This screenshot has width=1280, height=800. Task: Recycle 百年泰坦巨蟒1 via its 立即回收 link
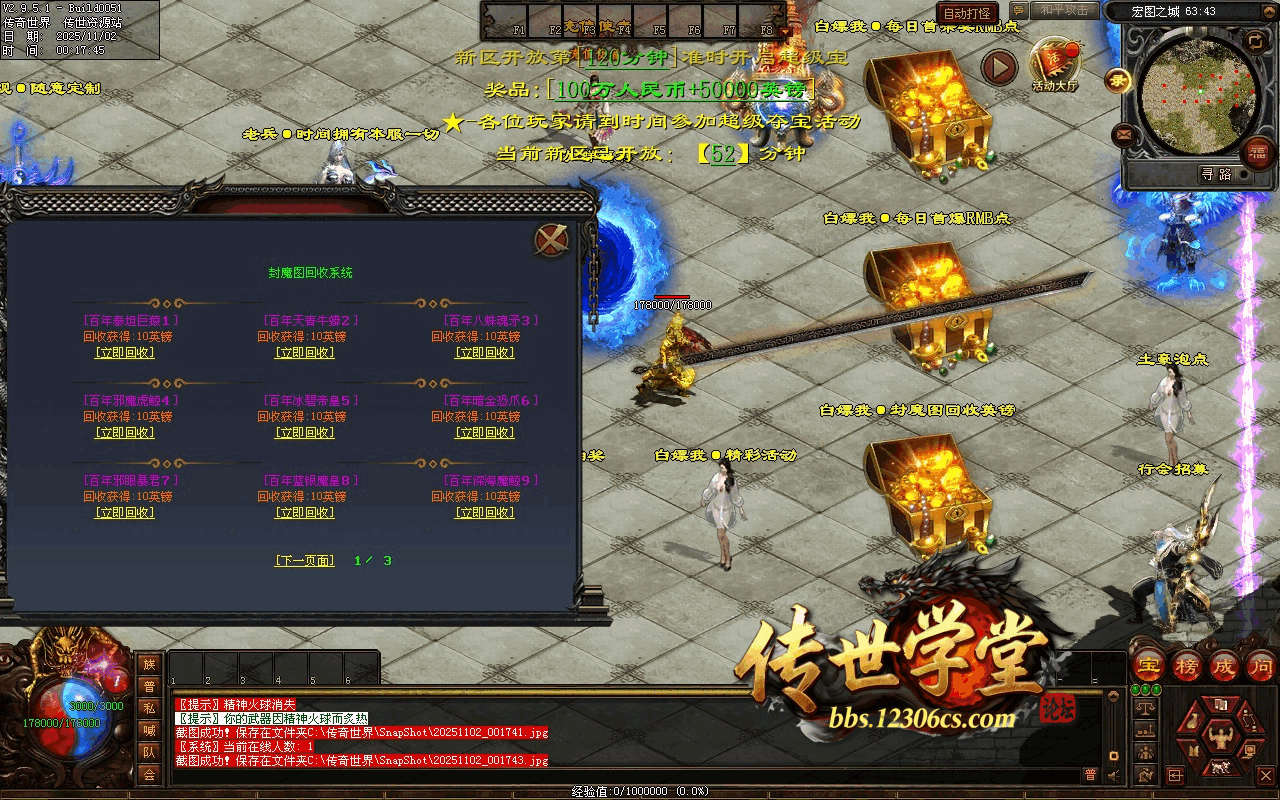click(x=125, y=353)
